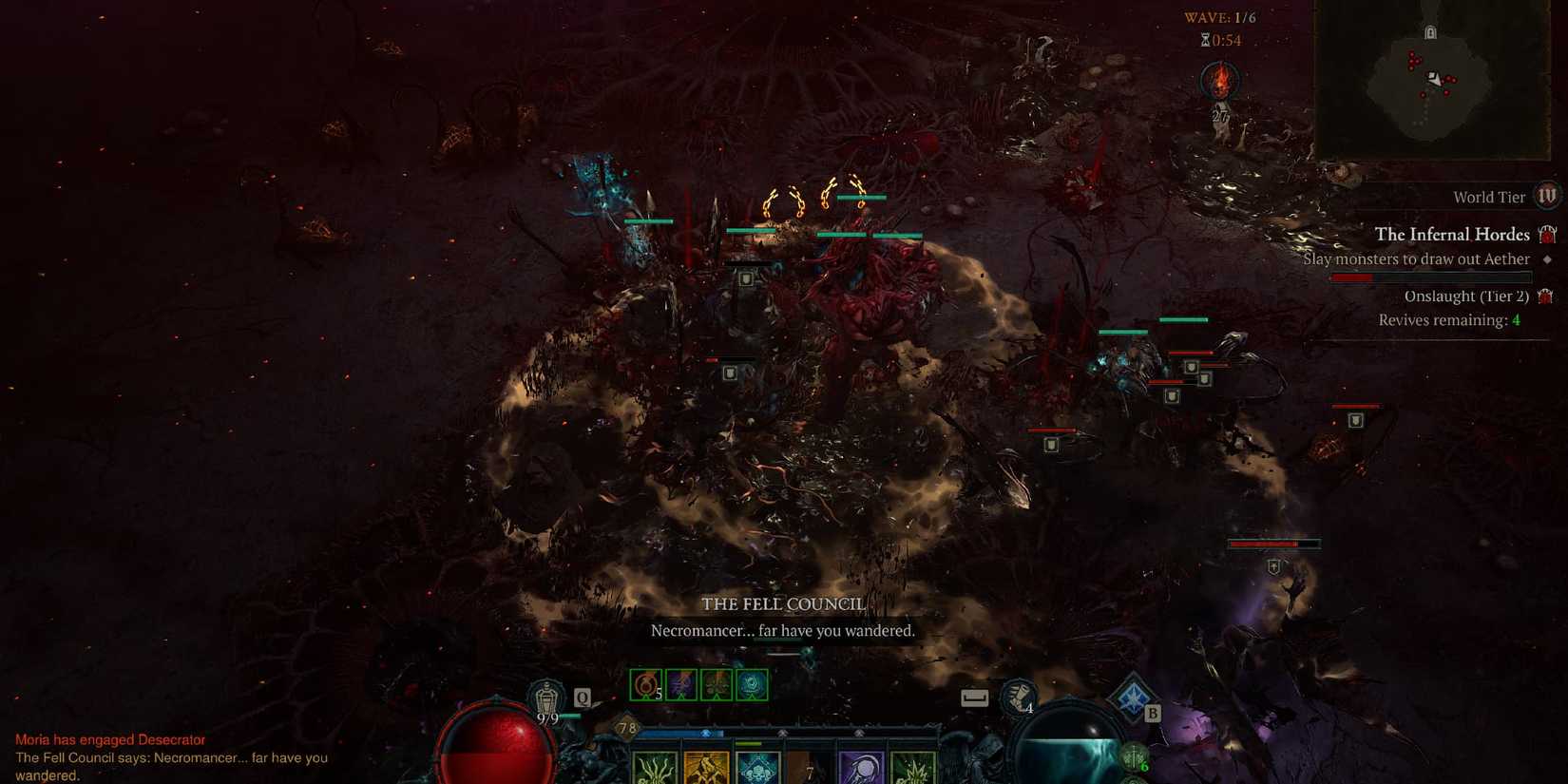The image size is (1568, 784).
Task: Click the World Tier IV emblem
Action: pos(1547,194)
